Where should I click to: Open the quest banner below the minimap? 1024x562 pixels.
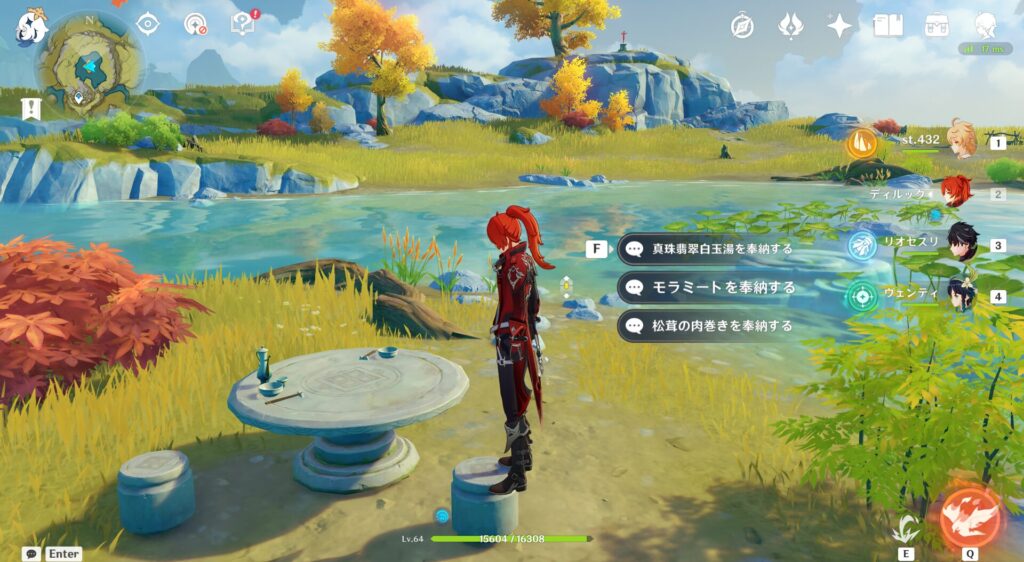[x=31, y=109]
